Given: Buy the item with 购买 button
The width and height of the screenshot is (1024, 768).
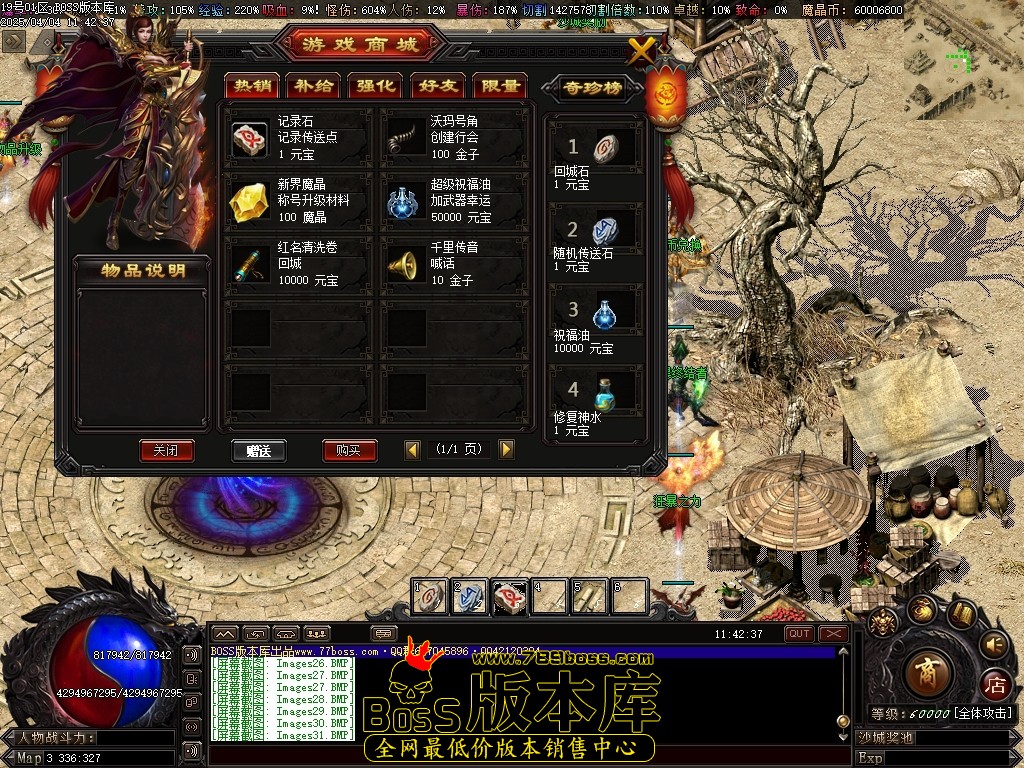Looking at the screenshot, I should click(x=349, y=450).
